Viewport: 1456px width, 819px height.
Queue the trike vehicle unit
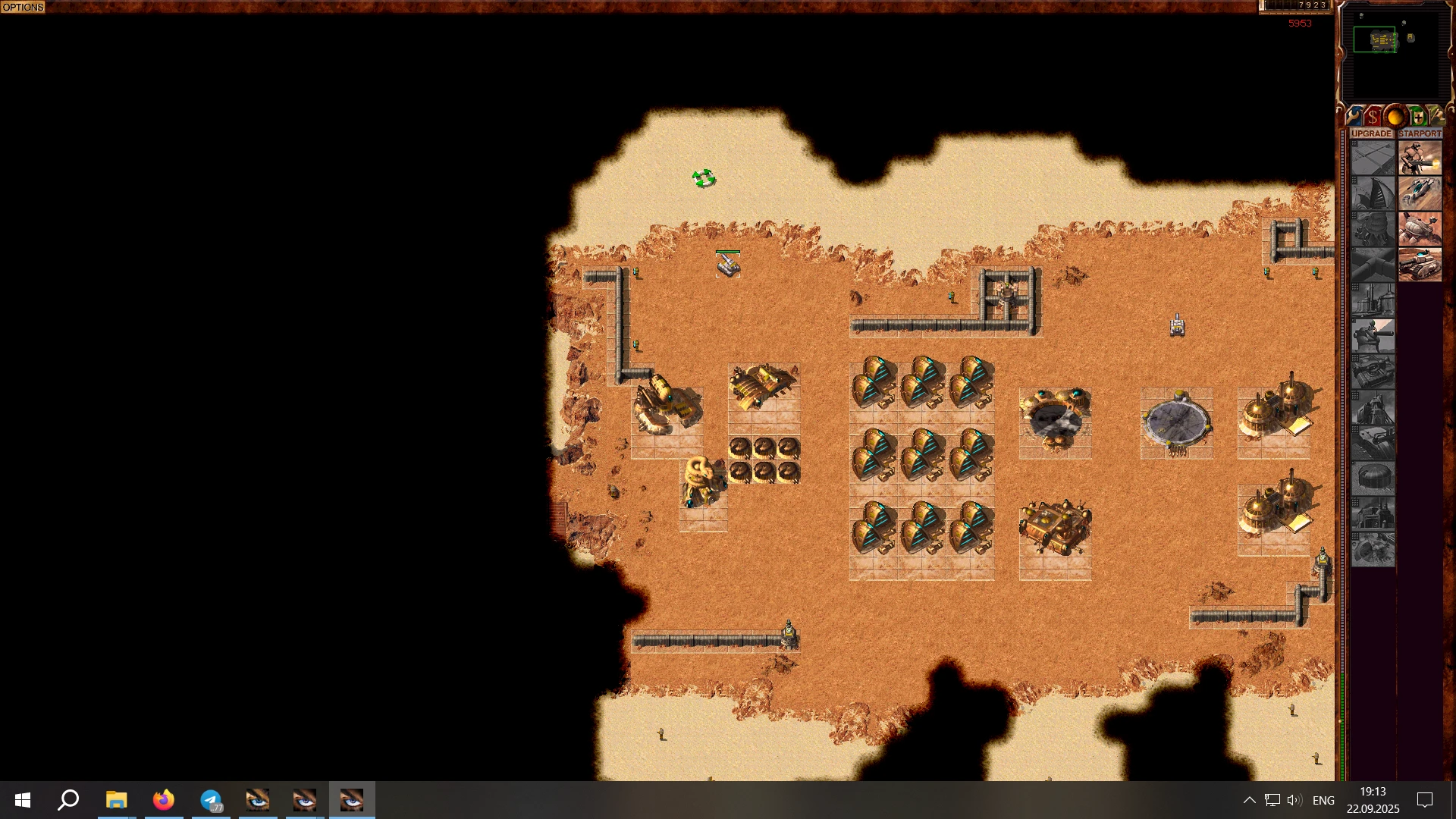coord(1420,195)
